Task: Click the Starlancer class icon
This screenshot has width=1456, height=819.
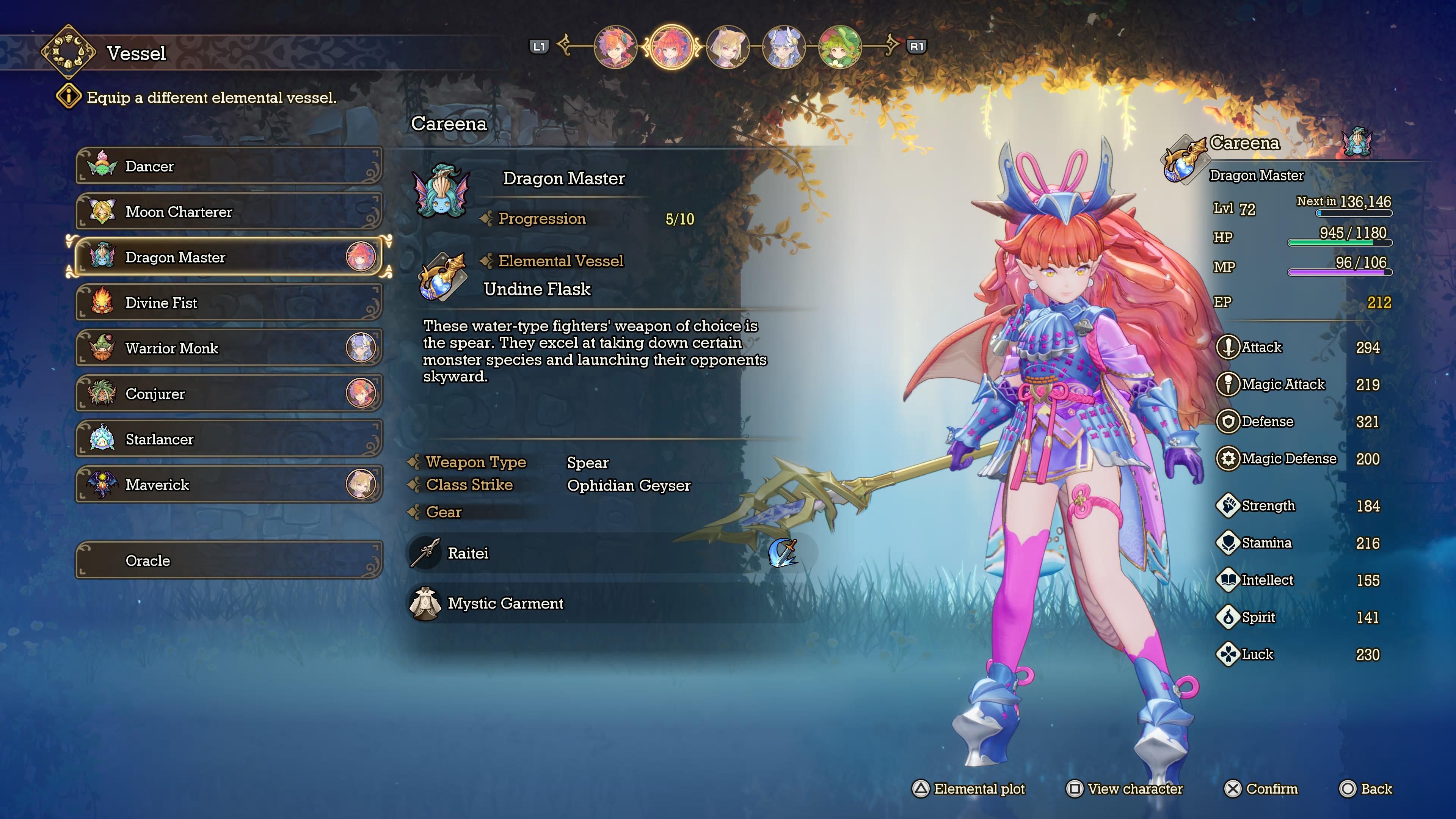Action: click(102, 439)
